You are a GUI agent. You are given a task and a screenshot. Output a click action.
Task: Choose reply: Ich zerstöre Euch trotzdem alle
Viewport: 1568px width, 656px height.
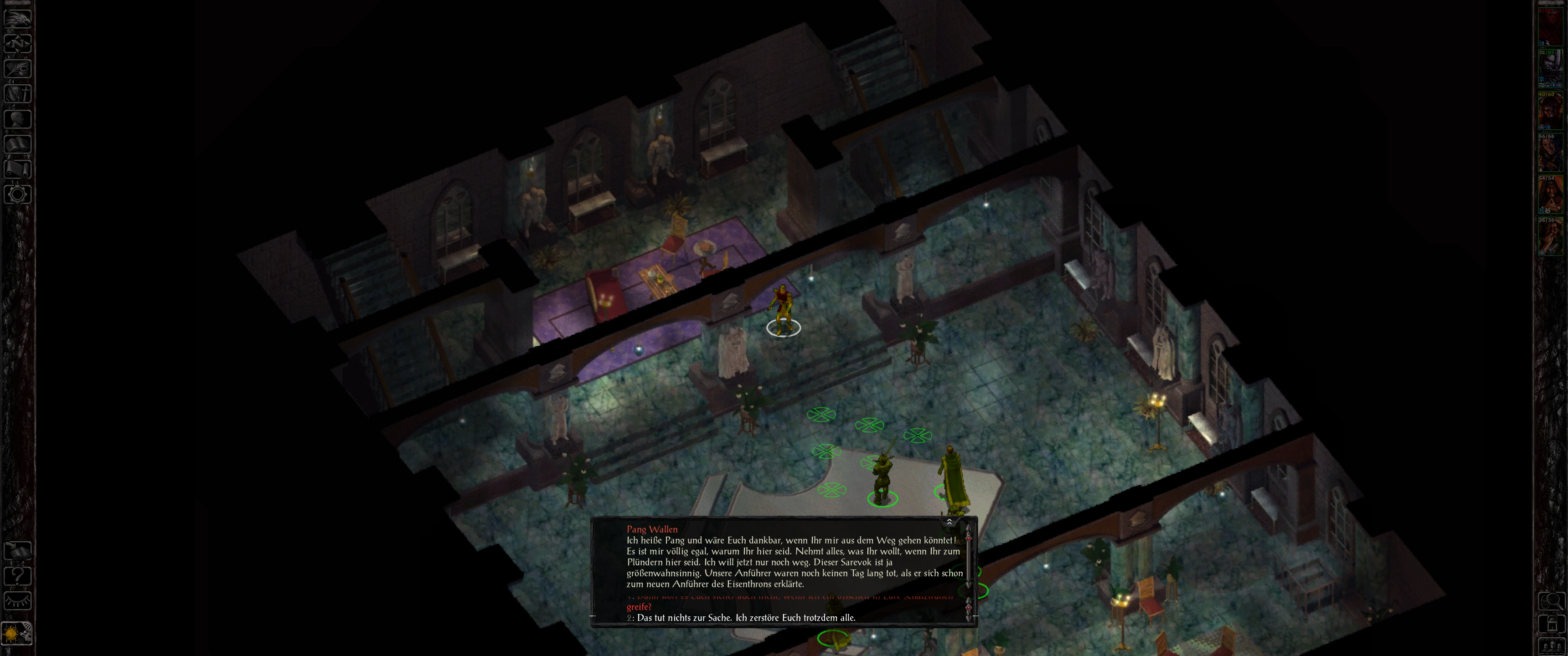click(x=746, y=618)
